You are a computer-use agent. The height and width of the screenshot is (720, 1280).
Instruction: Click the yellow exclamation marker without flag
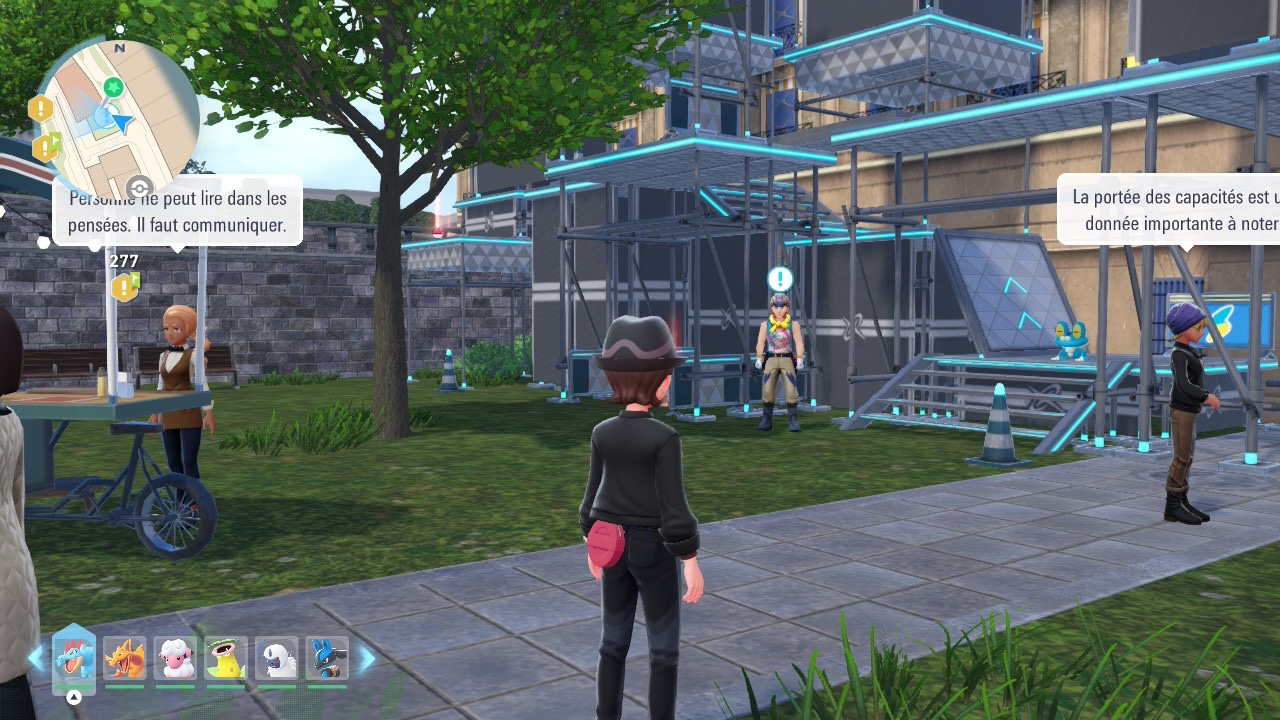(40, 109)
